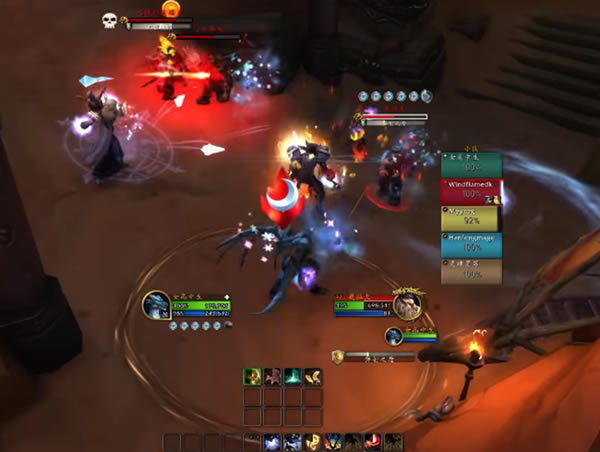This screenshot has width=600, height=452.
Task: Click the target's bearded portrait
Action: coord(407,304)
